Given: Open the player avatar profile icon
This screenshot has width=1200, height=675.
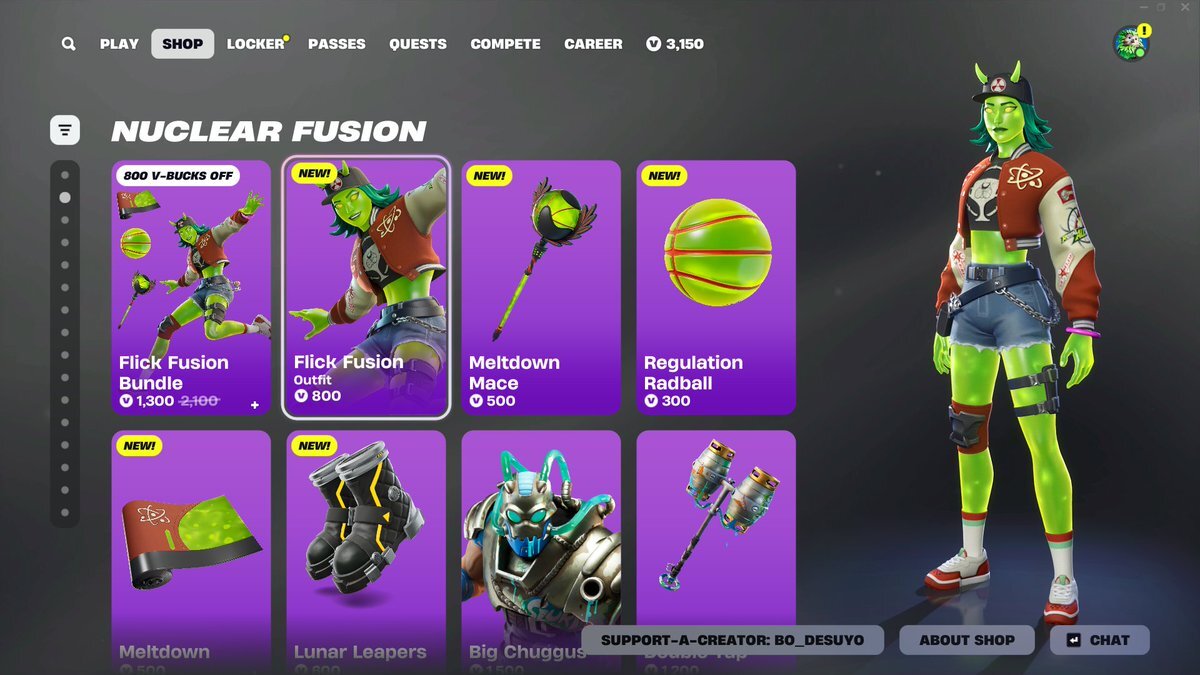Looking at the screenshot, I should click(x=1130, y=43).
